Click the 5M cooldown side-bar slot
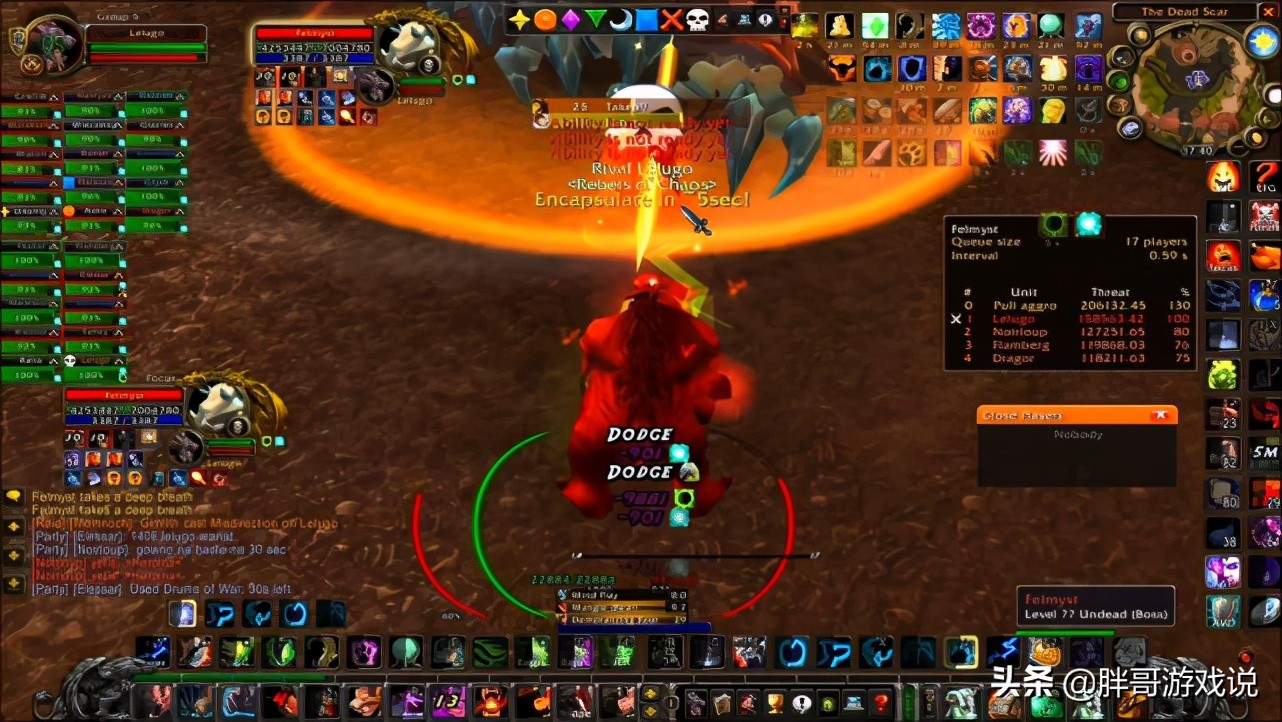 (1264, 453)
